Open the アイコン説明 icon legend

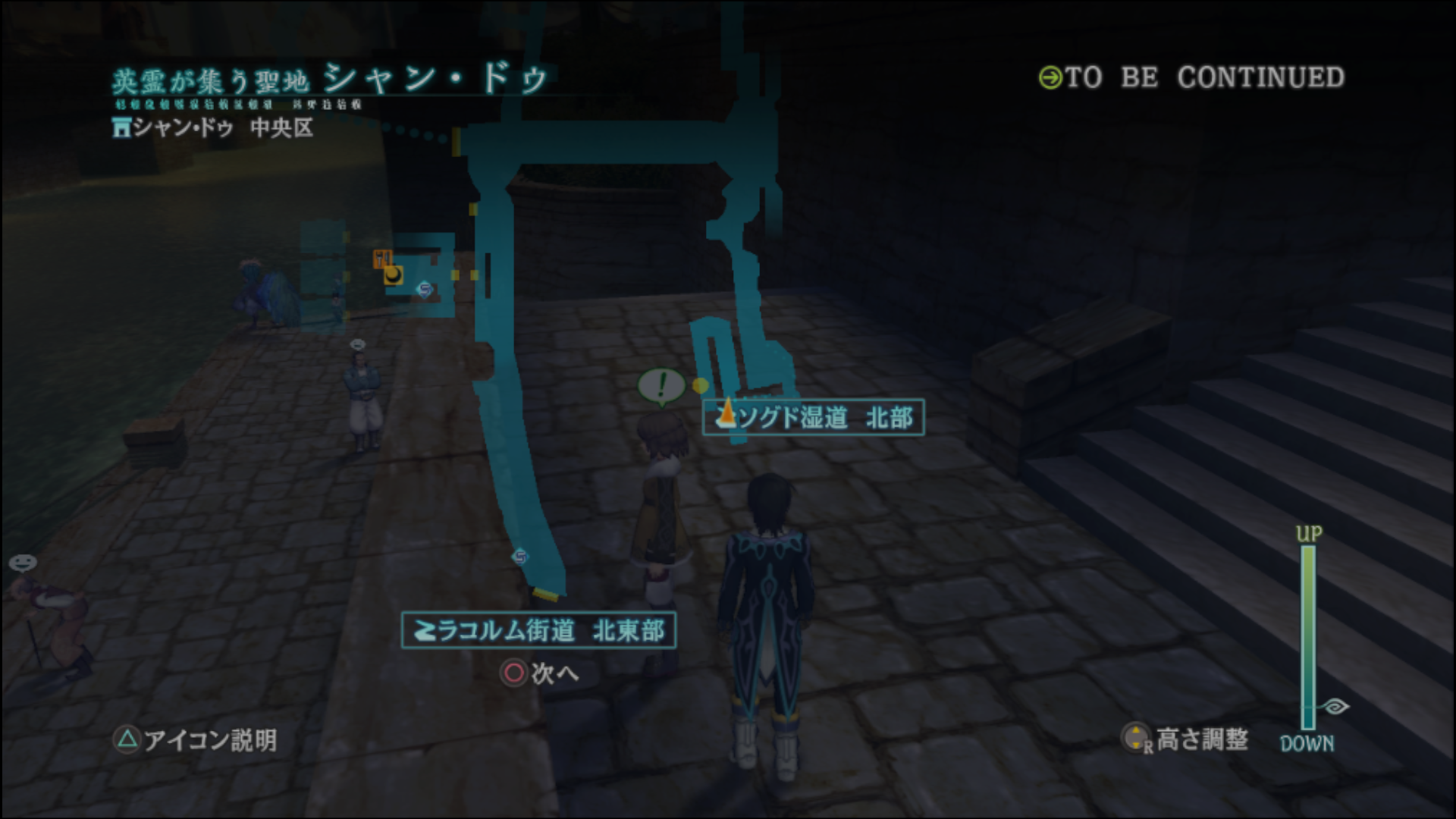click(196, 739)
